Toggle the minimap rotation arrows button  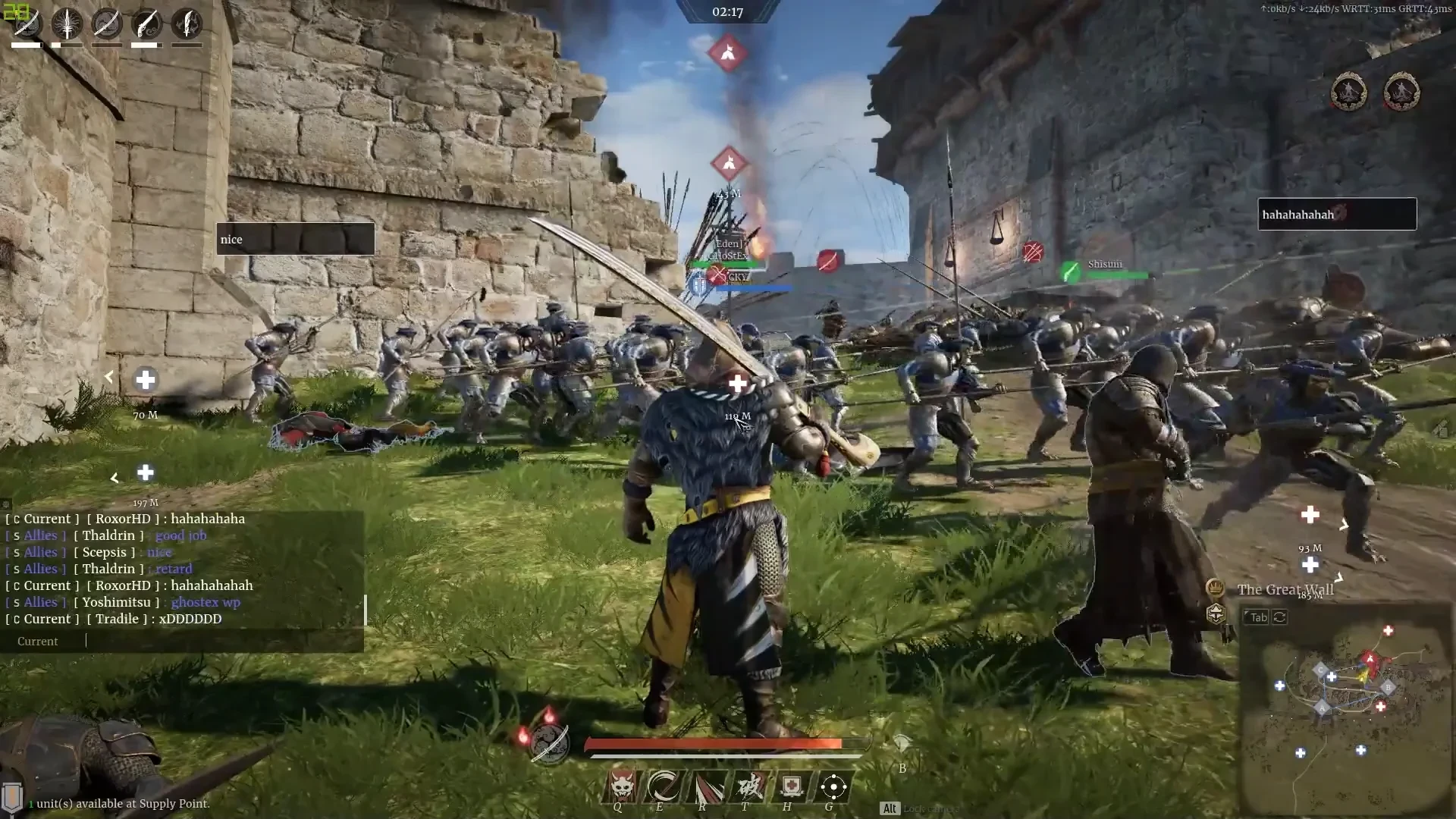pos(1280,617)
